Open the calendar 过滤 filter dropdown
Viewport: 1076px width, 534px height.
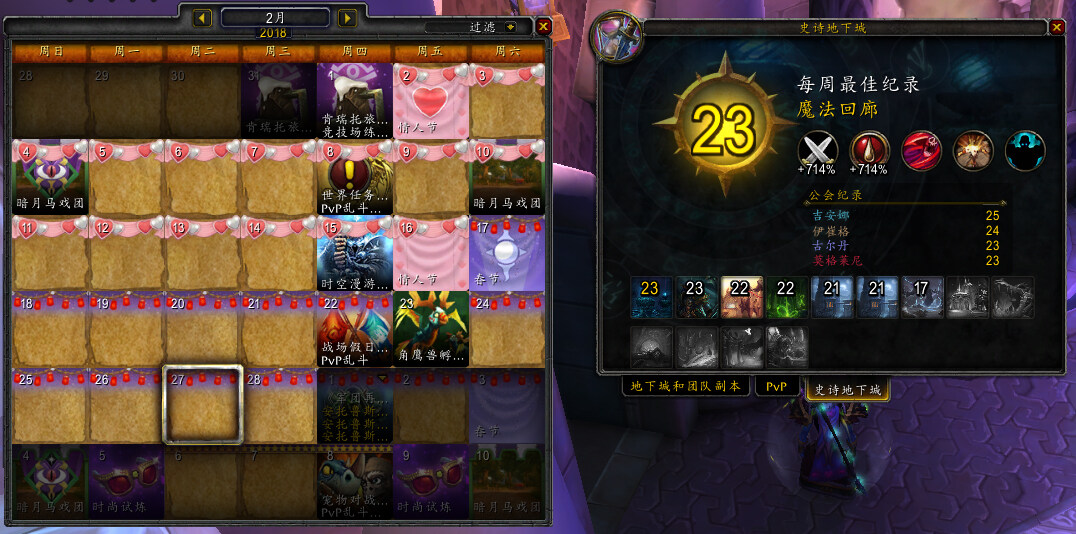[x=511, y=27]
